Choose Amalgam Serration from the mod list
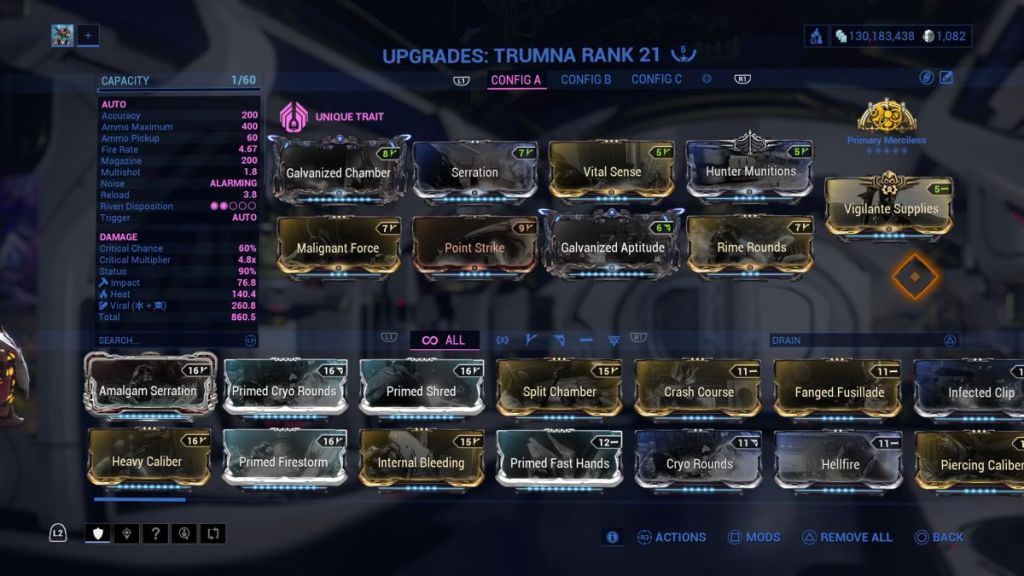 point(148,390)
